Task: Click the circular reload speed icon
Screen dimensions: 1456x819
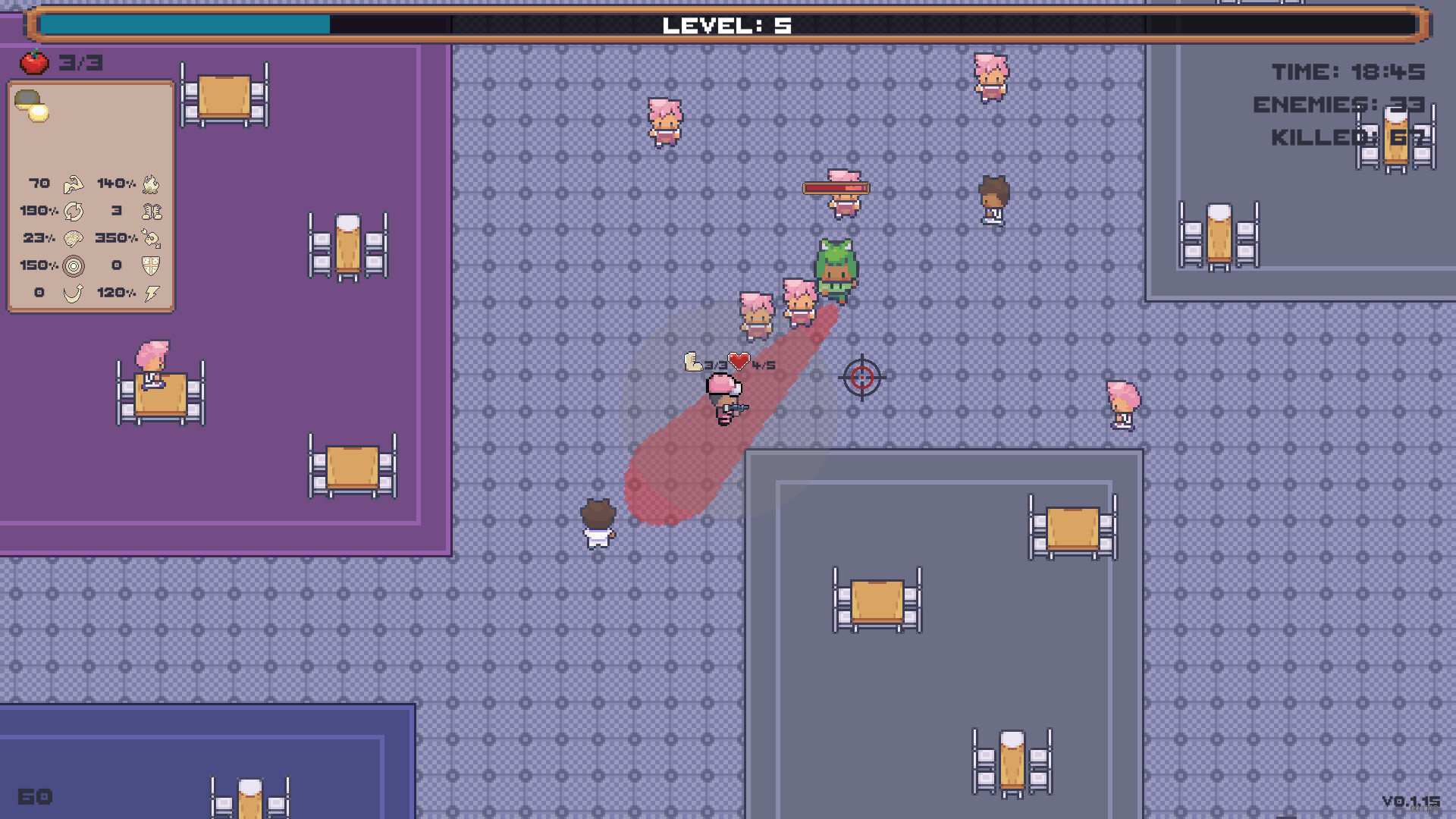Action: [74, 212]
